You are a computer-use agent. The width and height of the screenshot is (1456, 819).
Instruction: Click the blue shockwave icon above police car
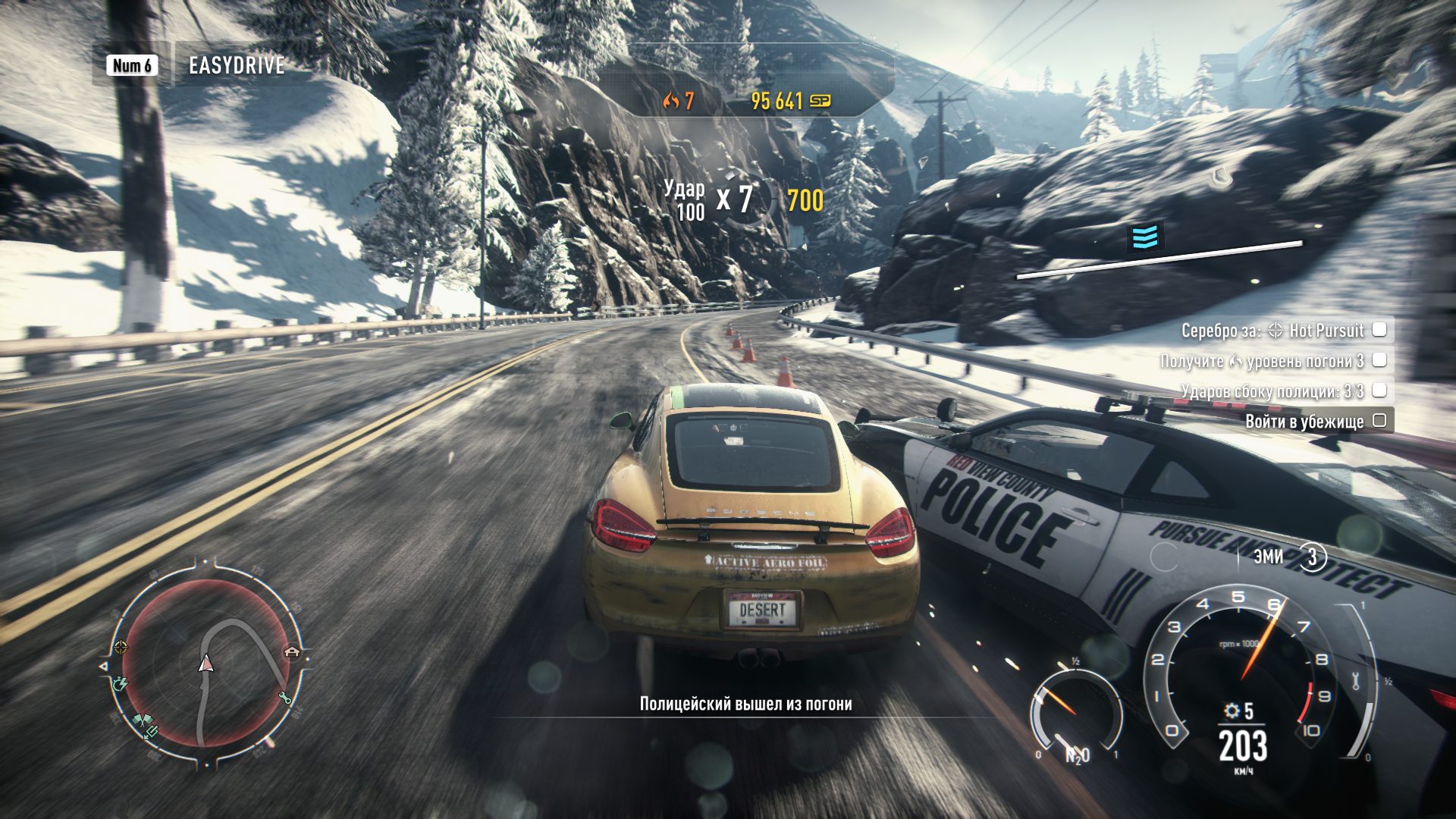[x=1145, y=237]
